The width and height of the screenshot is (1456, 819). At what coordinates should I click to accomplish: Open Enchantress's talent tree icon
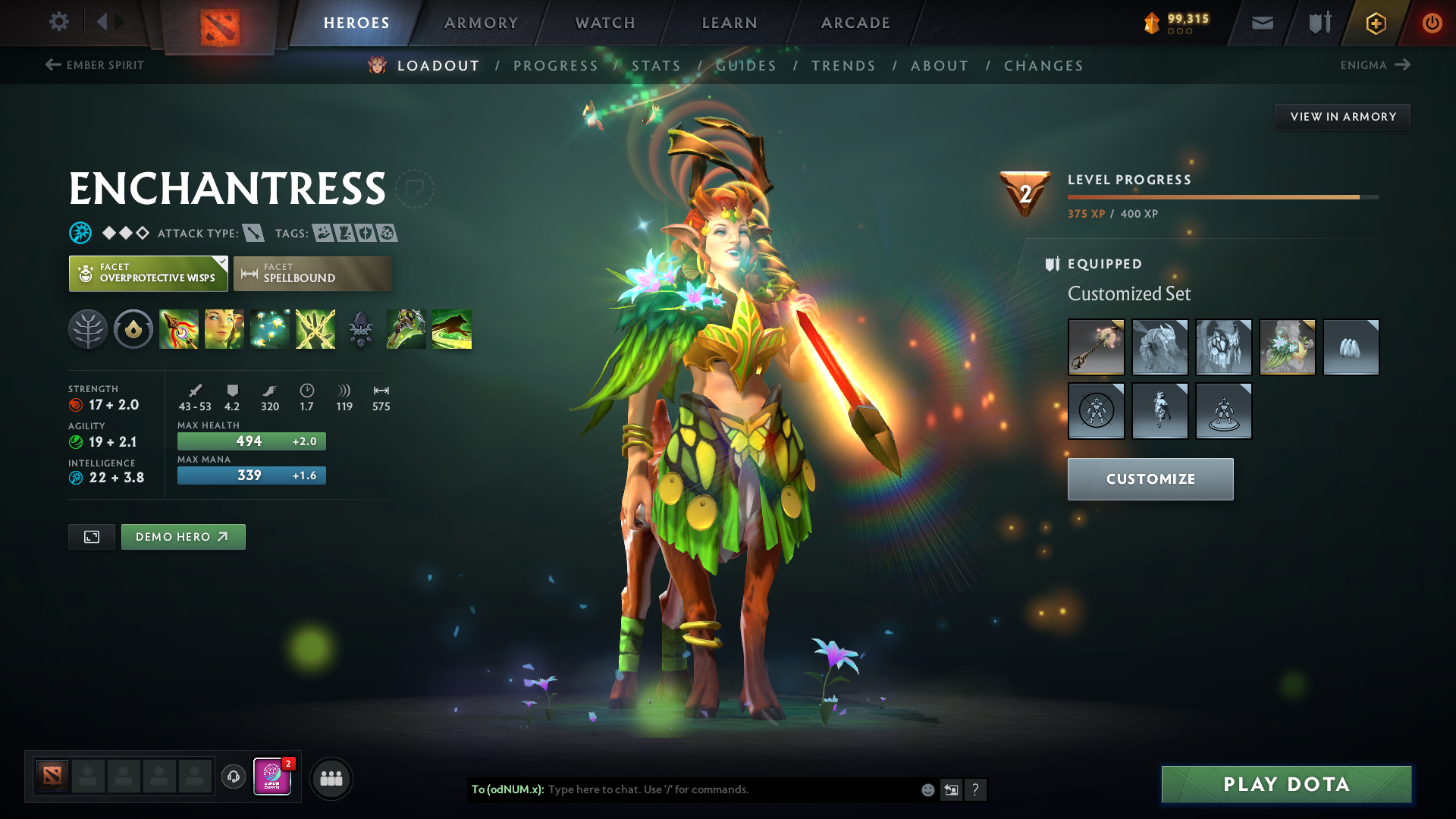tap(89, 329)
